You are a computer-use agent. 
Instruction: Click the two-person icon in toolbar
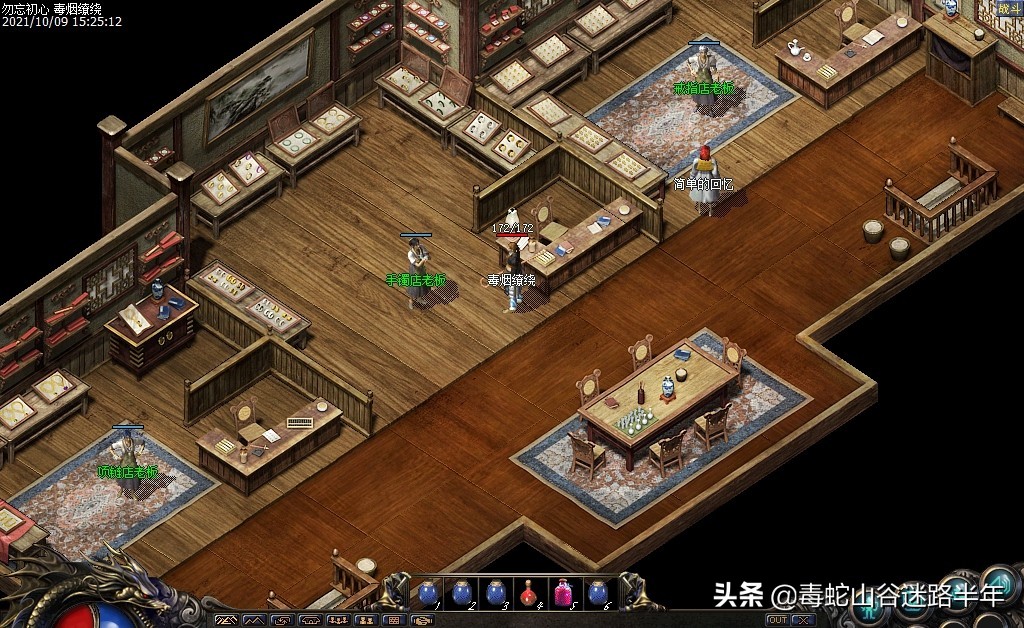point(366,621)
